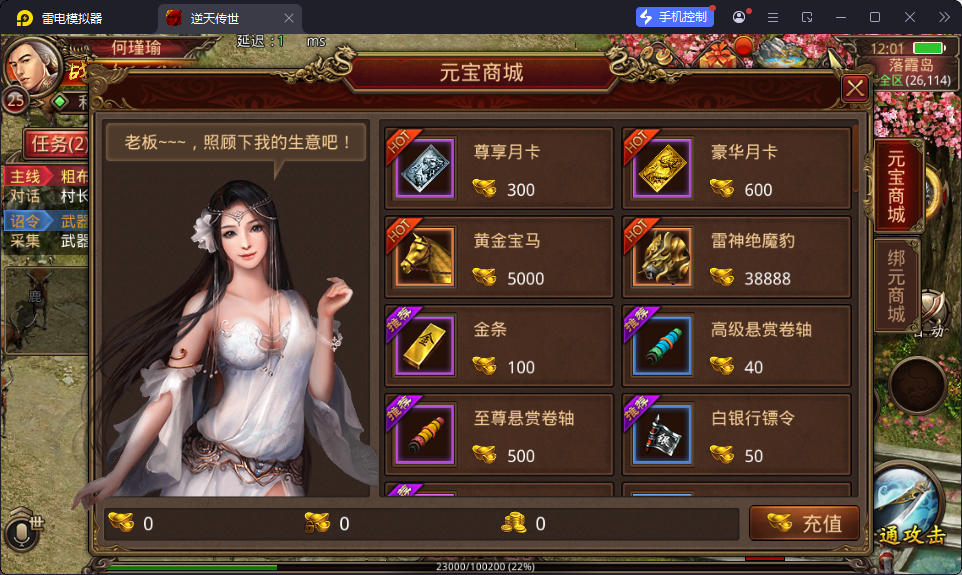Choose the 至尊悬赏卷轴 scroll
Image resolution: width=962 pixels, height=575 pixels.
point(498,435)
